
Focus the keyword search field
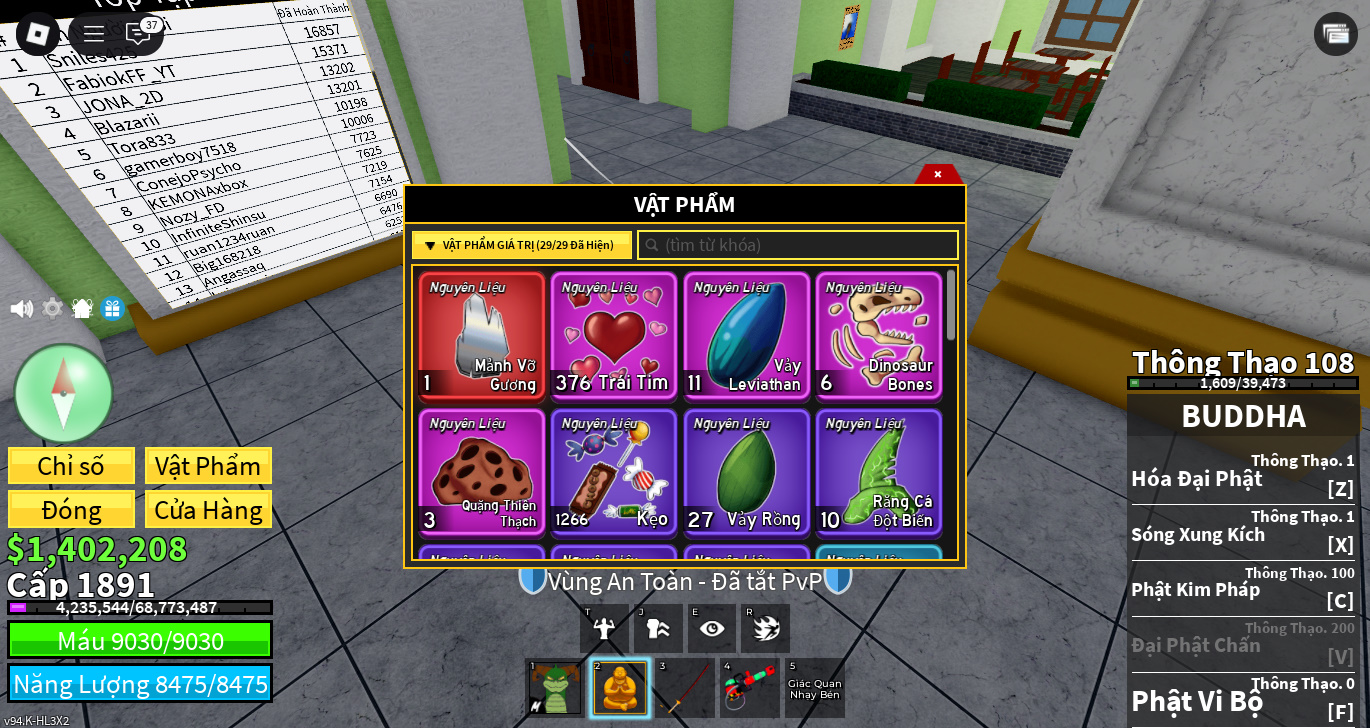point(798,245)
